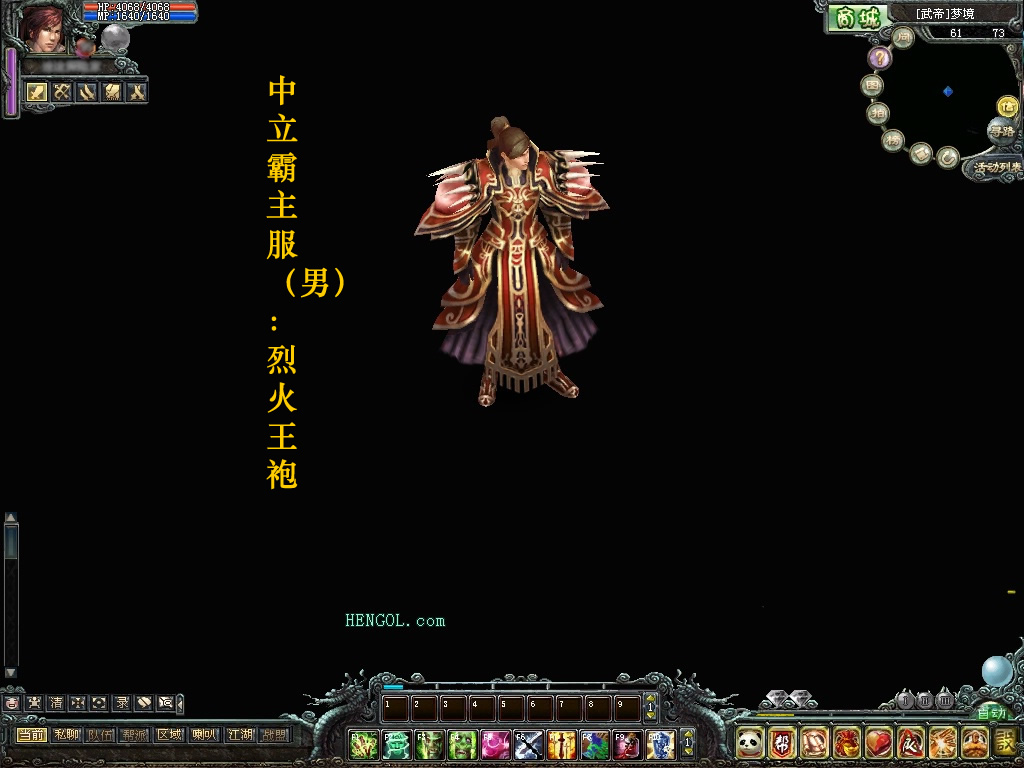Screen dimensions: 1024x768
Task: Activate the F1 green skill icon
Action: click(363, 744)
